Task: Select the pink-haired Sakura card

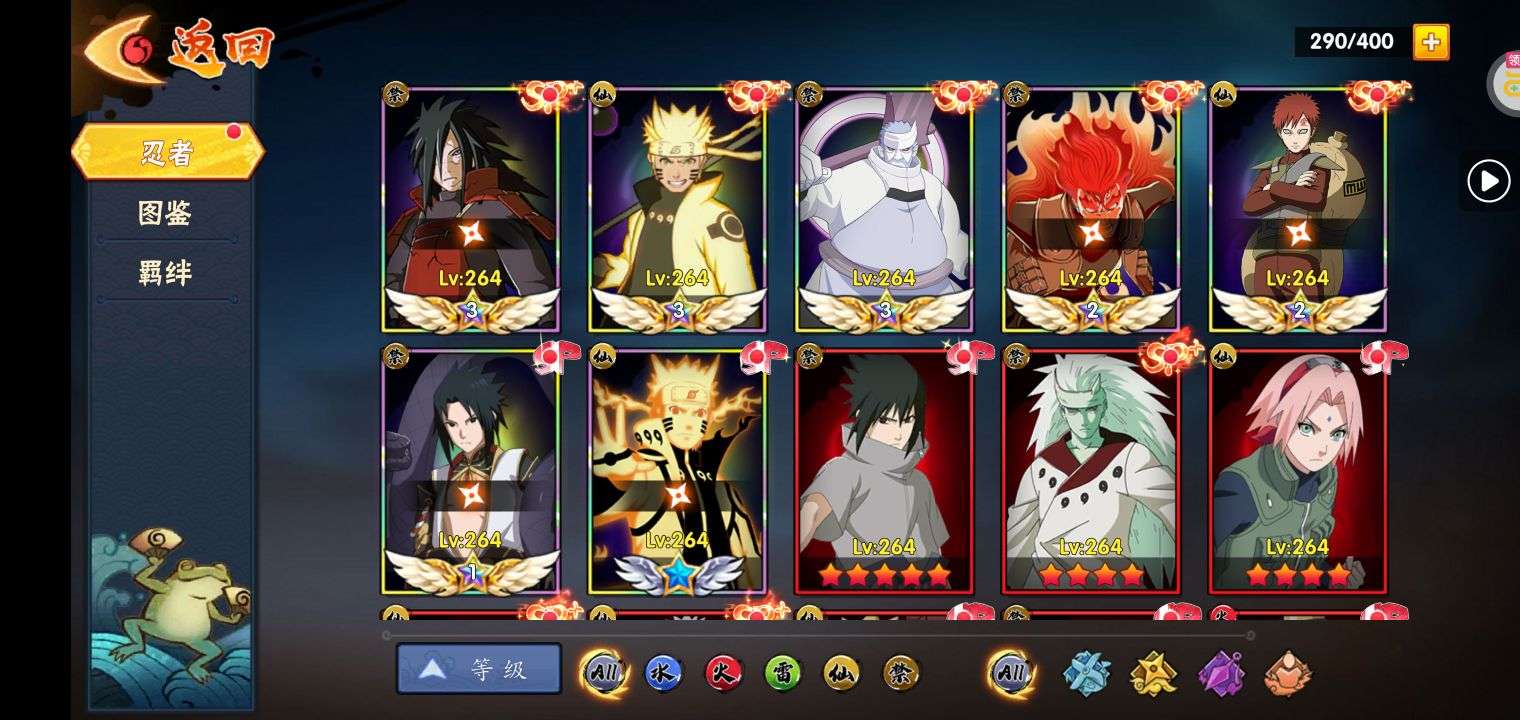Action: tap(1297, 470)
